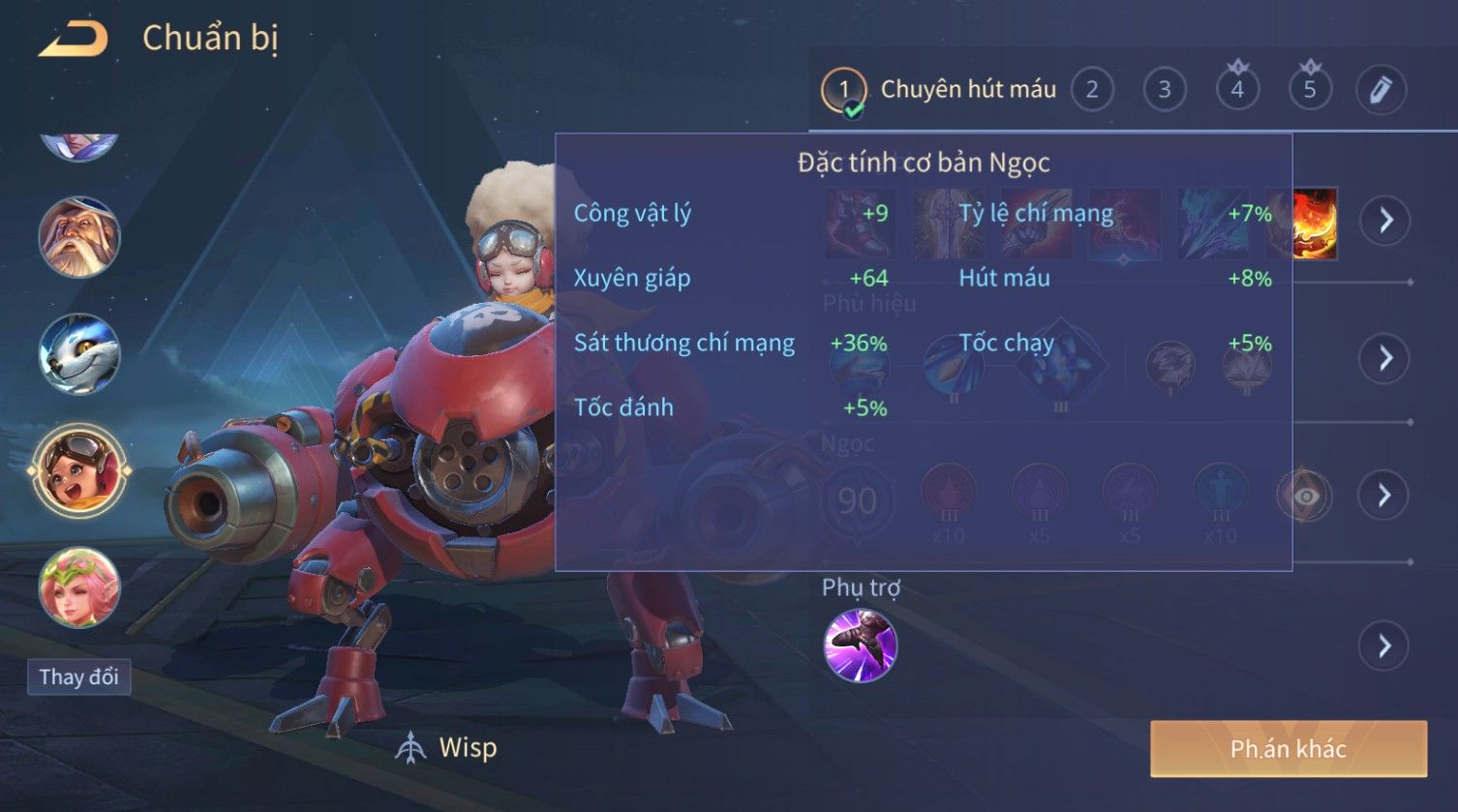
Task: Open the Phụ trợ selection arrow
Action: [1386, 646]
